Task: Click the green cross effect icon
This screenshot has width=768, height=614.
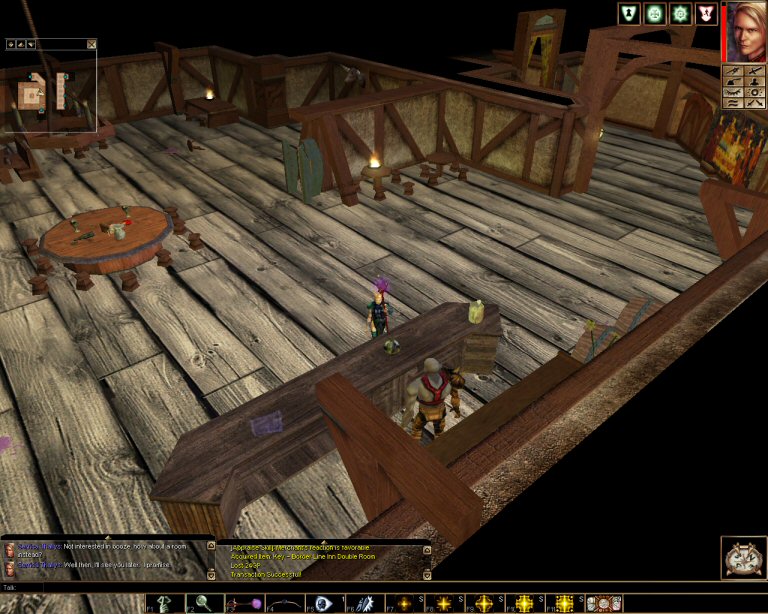Action: [655, 13]
